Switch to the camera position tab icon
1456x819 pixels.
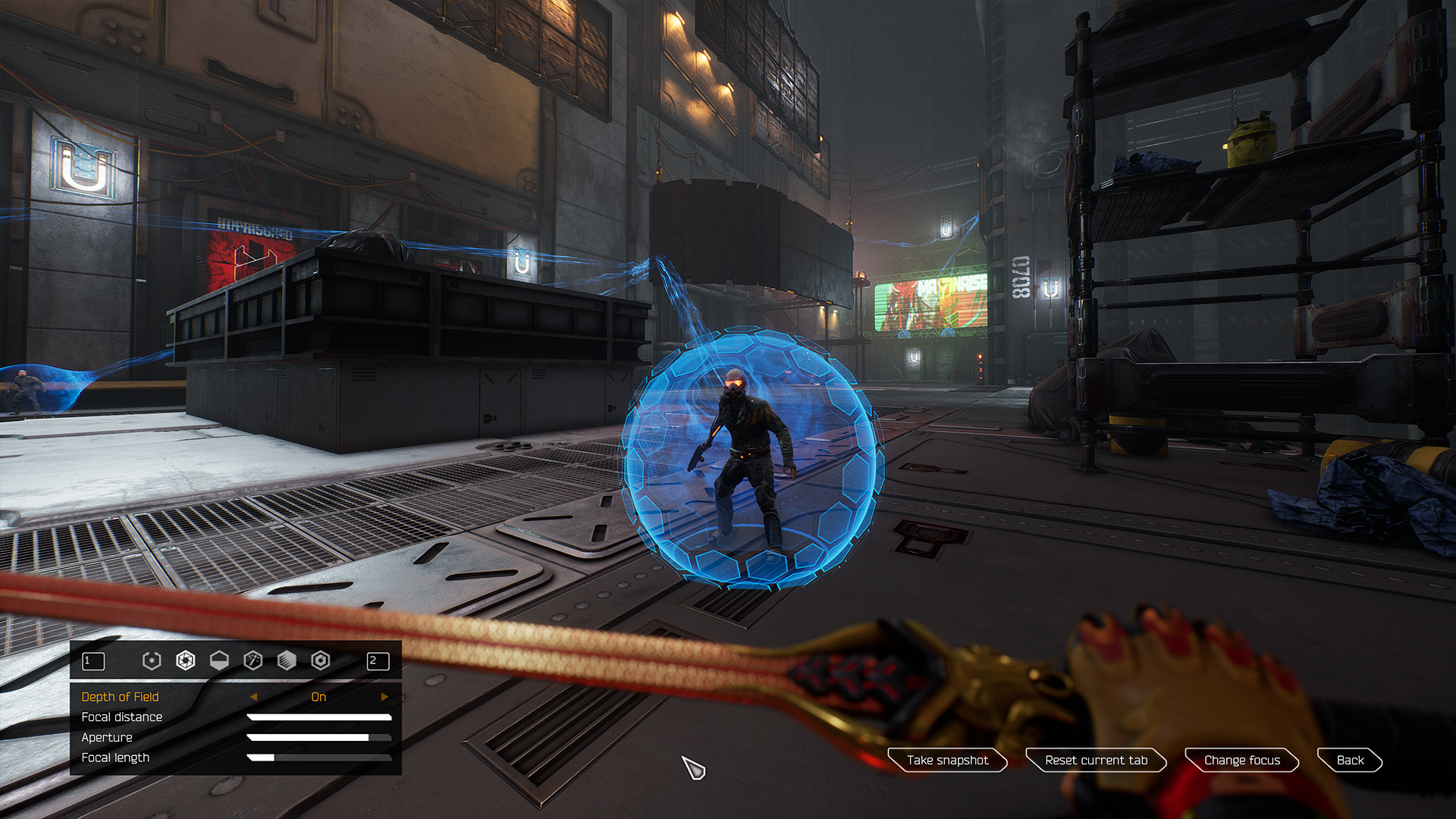(152, 661)
